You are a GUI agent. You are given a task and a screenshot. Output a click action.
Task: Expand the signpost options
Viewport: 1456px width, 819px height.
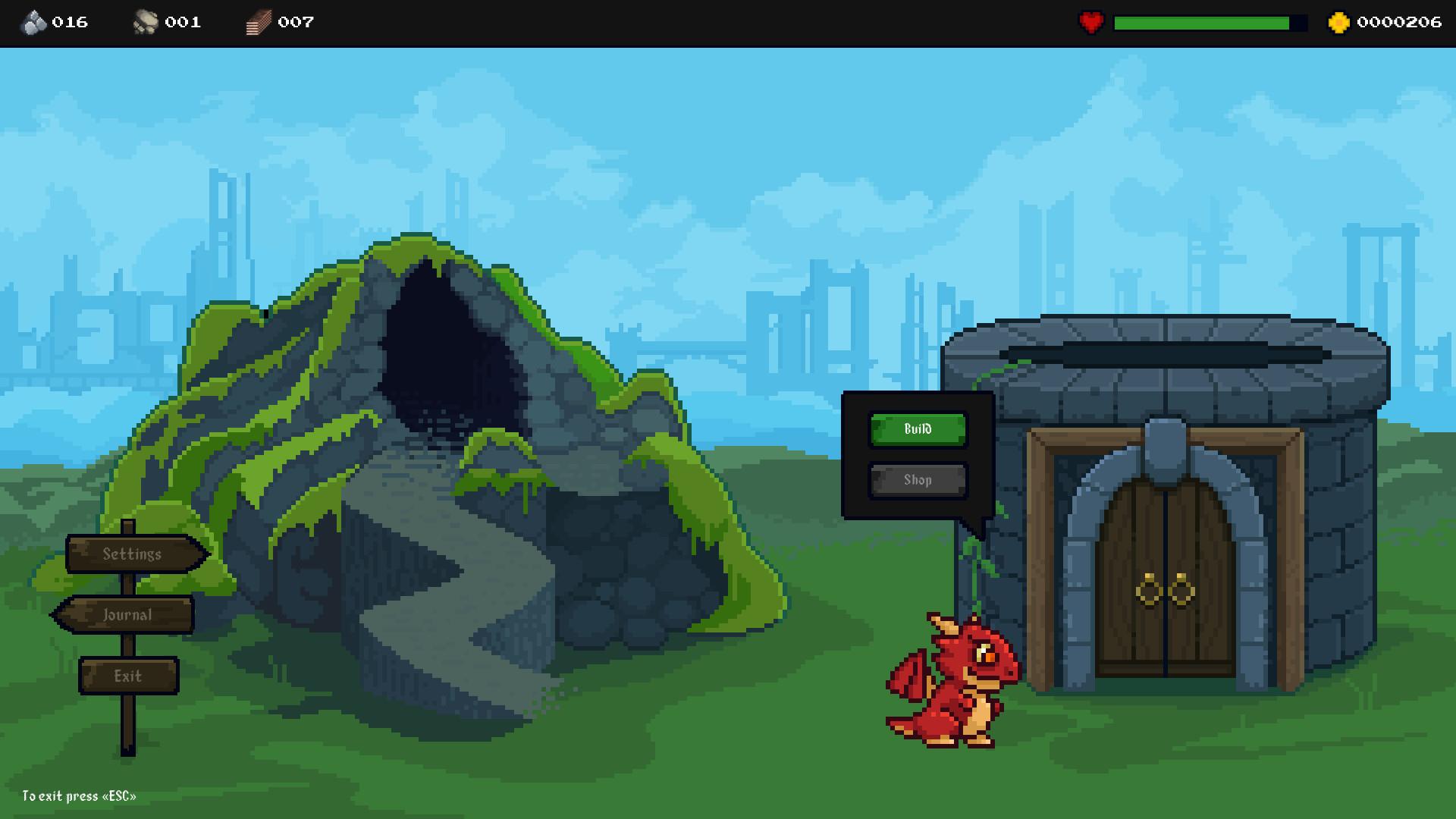click(x=129, y=614)
